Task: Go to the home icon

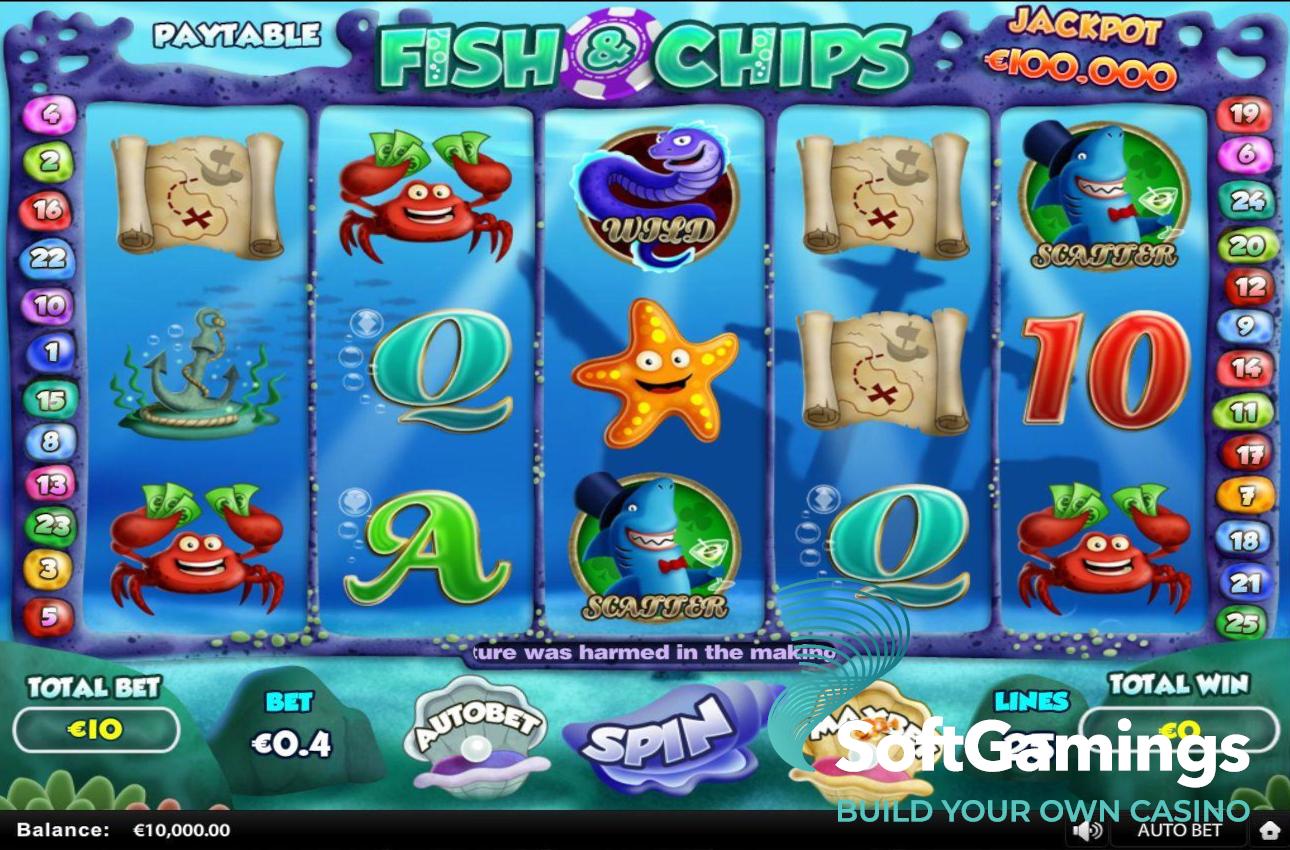Action: coord(1269,830)
